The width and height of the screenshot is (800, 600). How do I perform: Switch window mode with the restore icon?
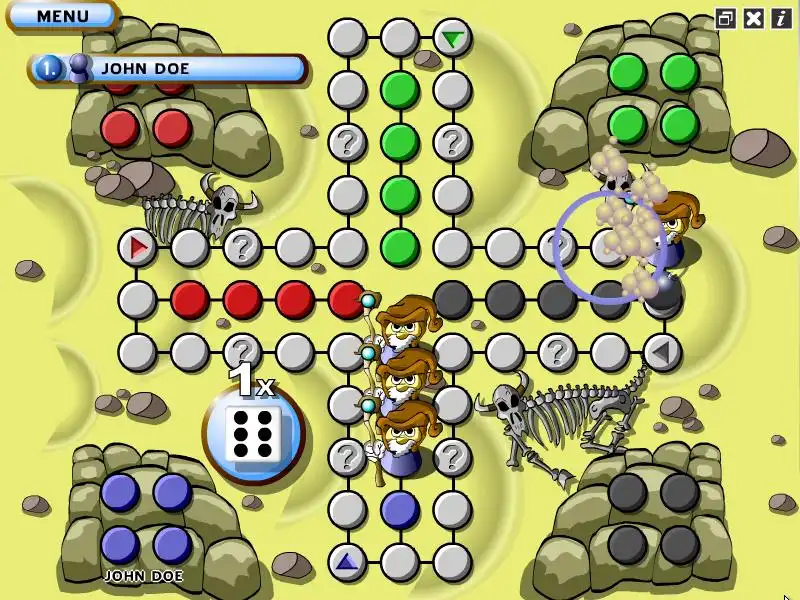[726, 18]
